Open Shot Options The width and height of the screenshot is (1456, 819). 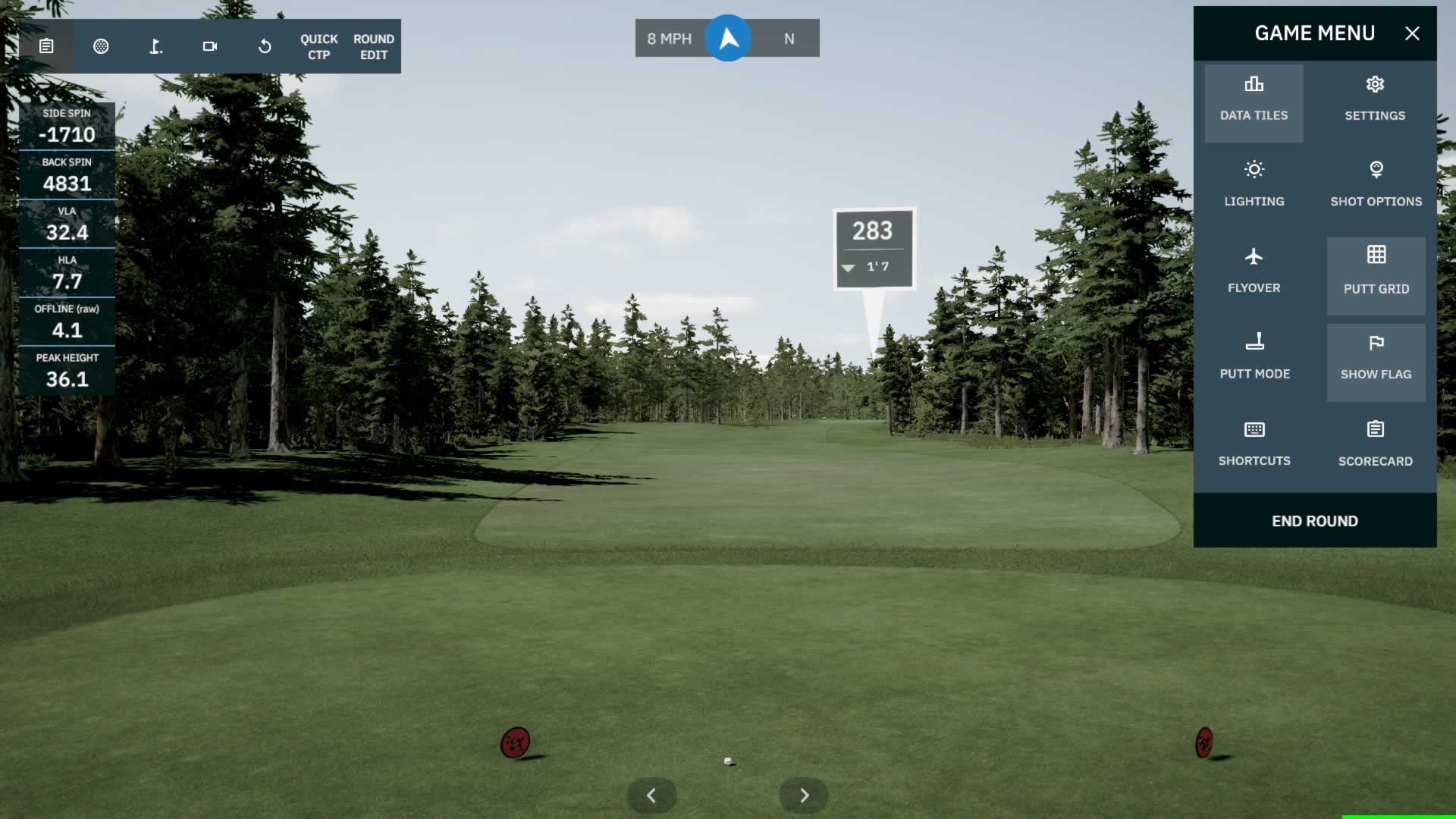1376,185
